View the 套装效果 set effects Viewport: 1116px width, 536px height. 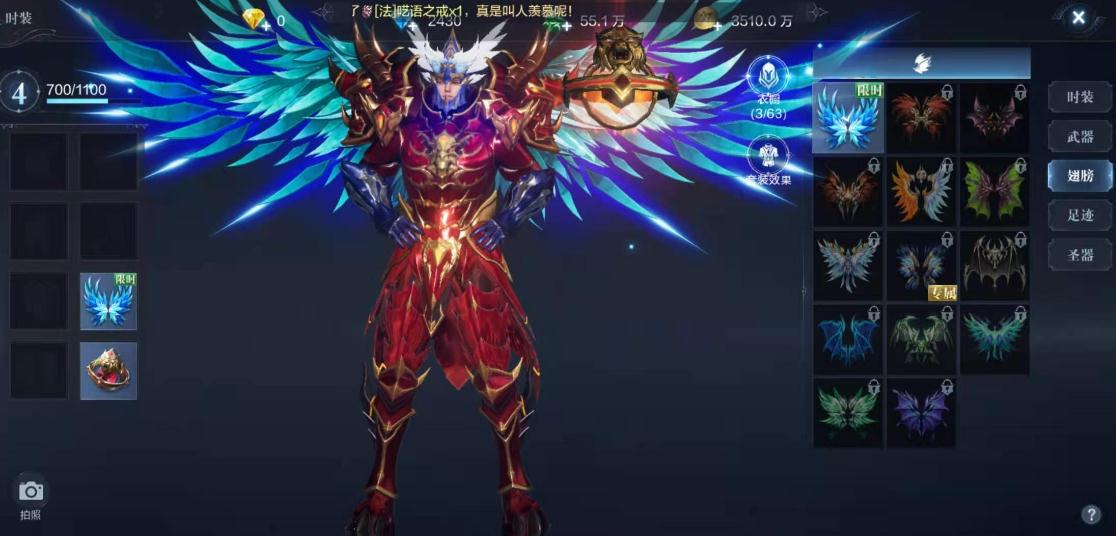[x=768, y=160]
